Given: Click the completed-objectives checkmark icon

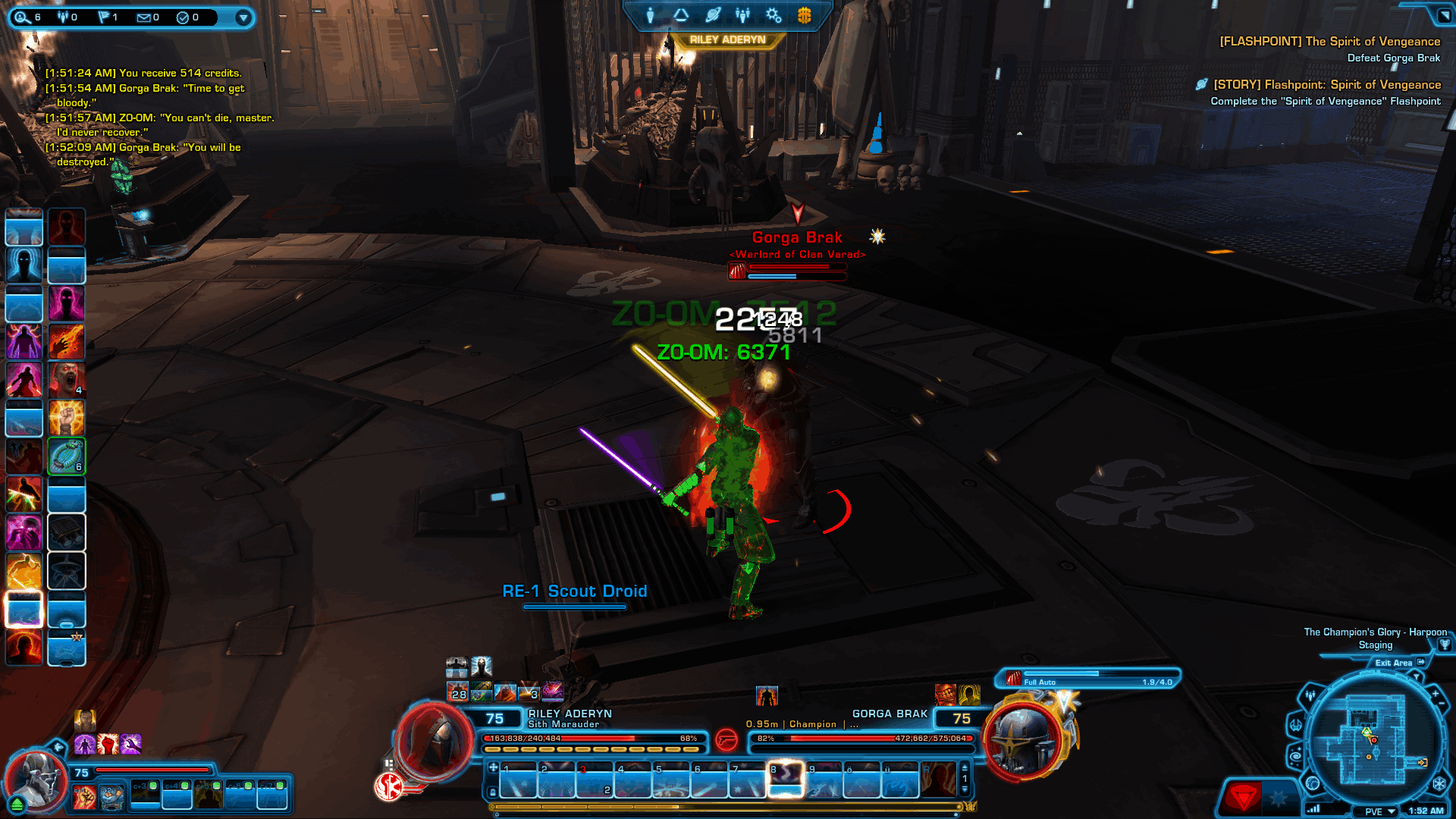Looking at the screenshot, I should [183, 17].
